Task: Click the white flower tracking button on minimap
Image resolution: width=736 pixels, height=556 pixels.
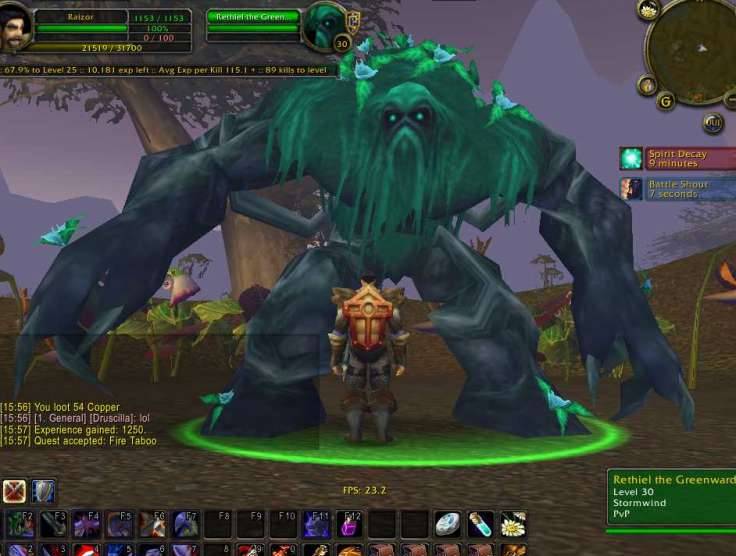Action: 649,11
